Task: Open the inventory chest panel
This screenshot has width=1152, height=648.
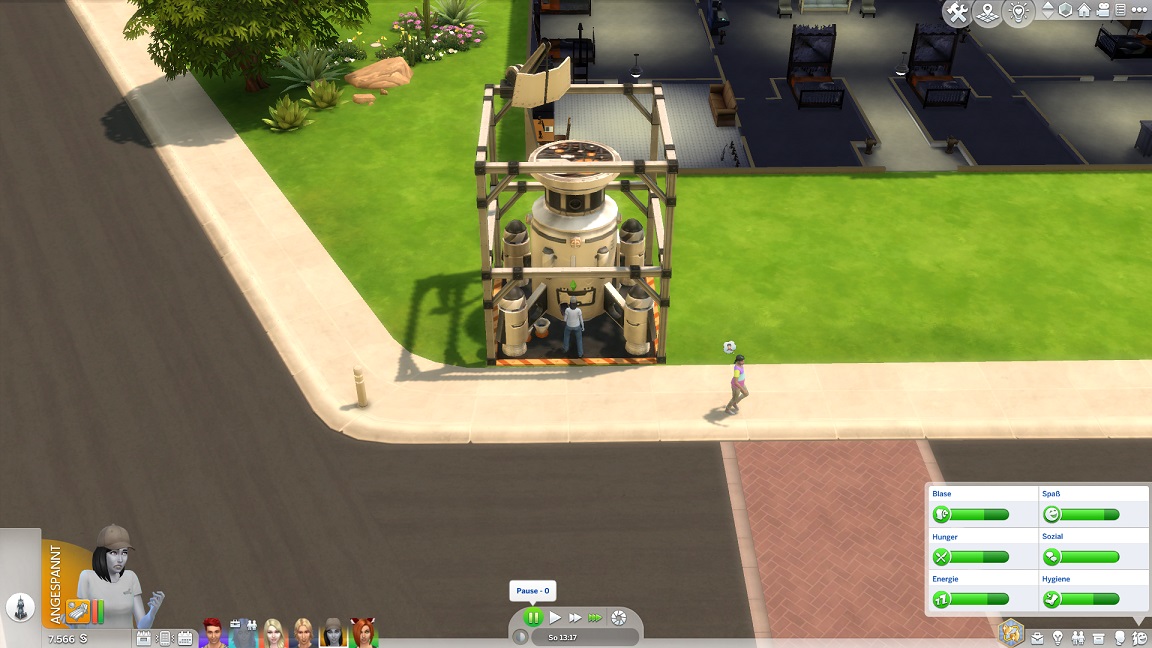Action: pyautogui.click(x=1099, y=638)
